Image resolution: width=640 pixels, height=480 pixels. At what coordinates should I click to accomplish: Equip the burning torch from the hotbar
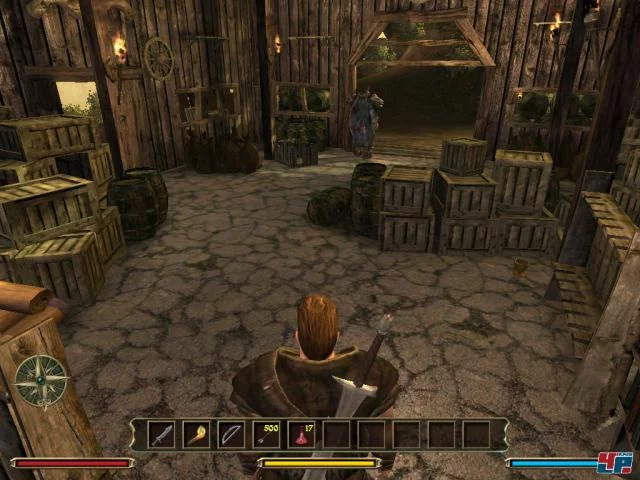(197, 435)
